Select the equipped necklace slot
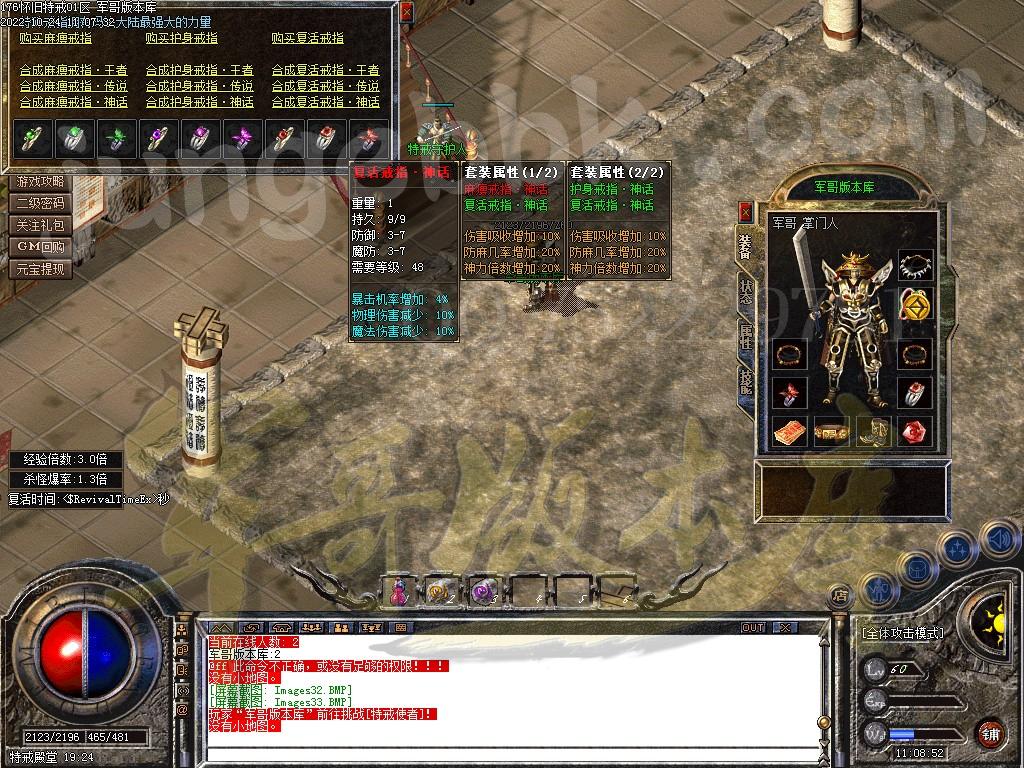Screen dimensions: 1024x768 tap(915, 266)
